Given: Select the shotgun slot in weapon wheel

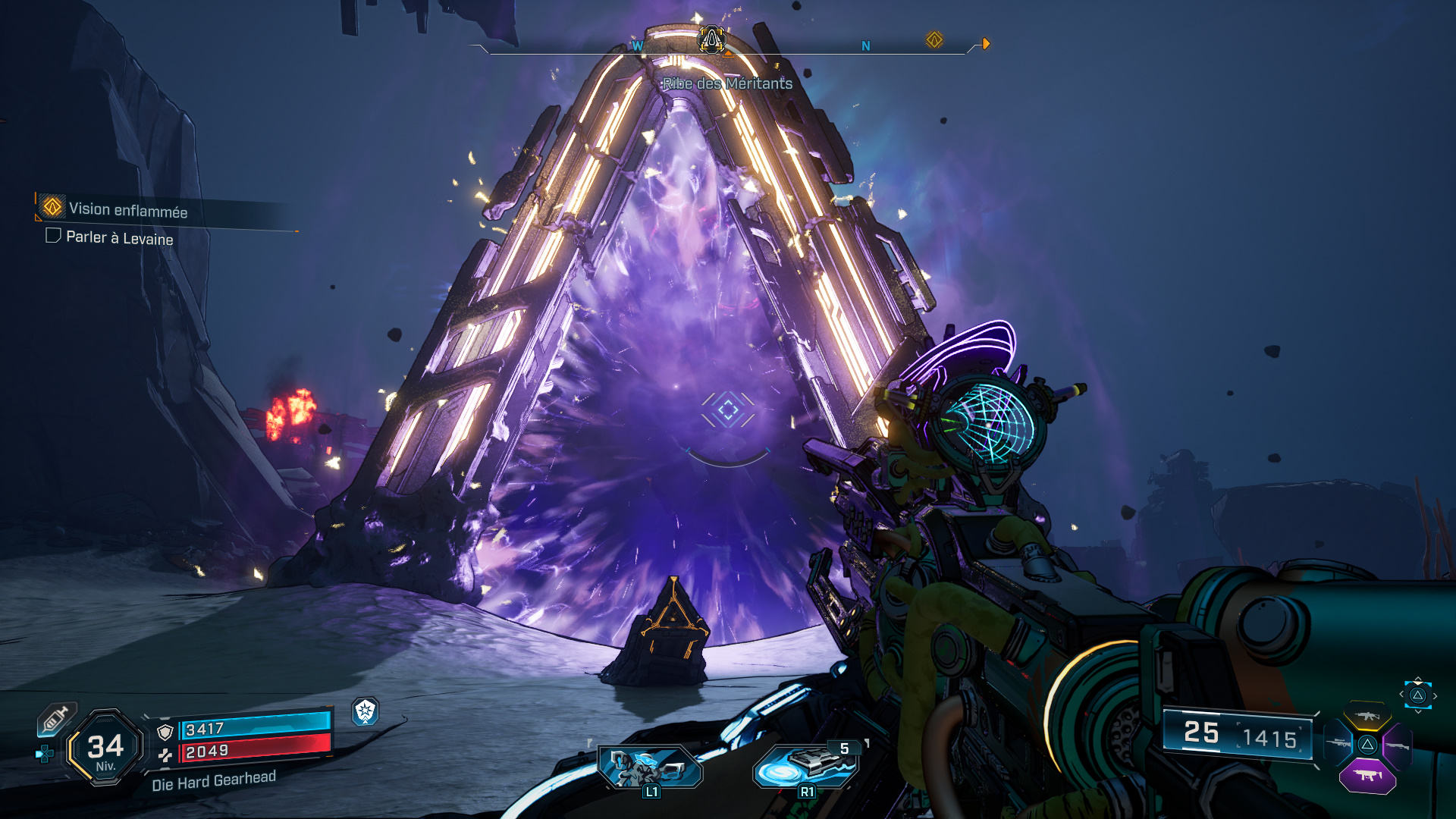Looking at the screenshot, I should 1398,745.
